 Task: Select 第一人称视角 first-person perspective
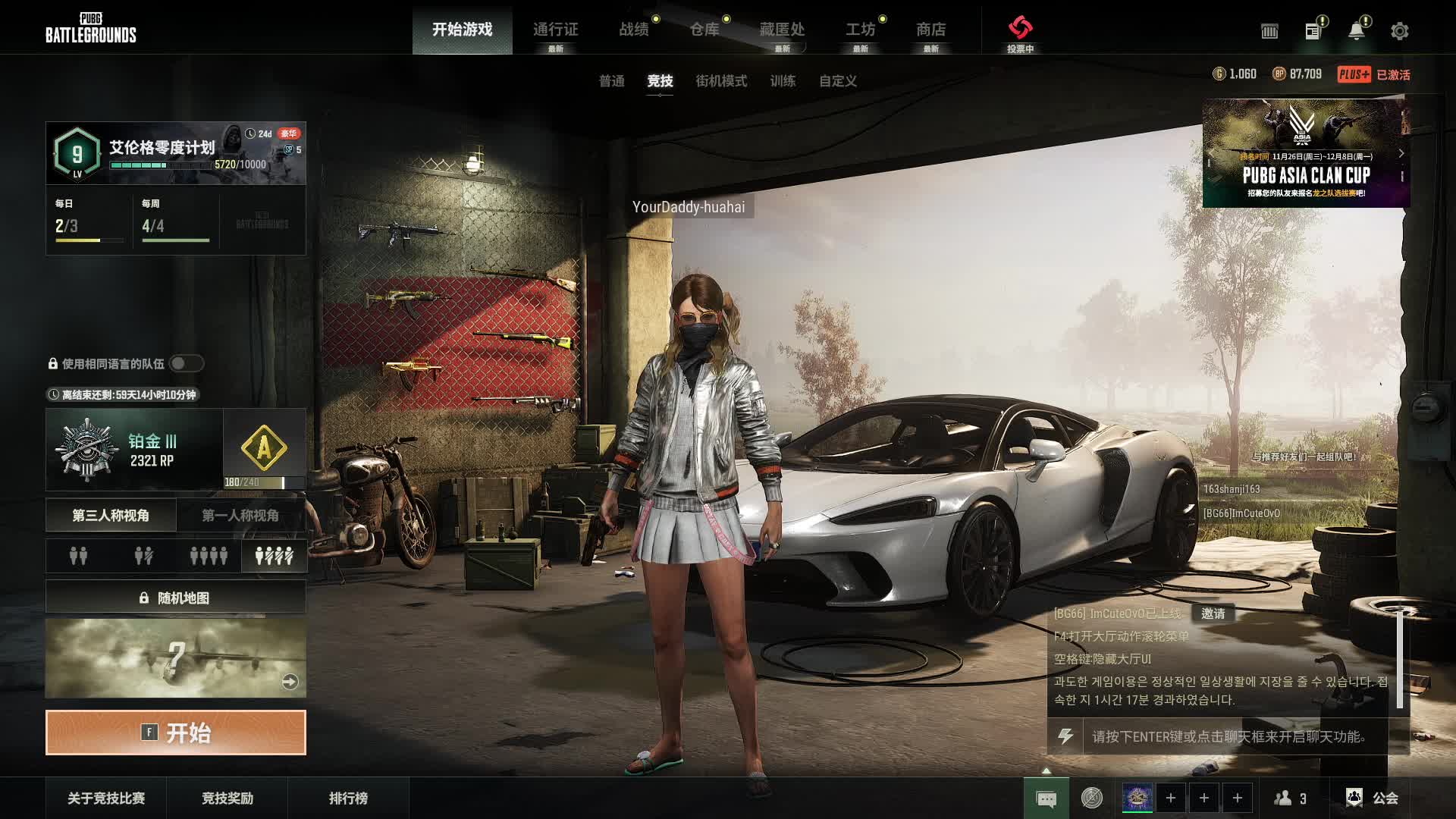240,516
